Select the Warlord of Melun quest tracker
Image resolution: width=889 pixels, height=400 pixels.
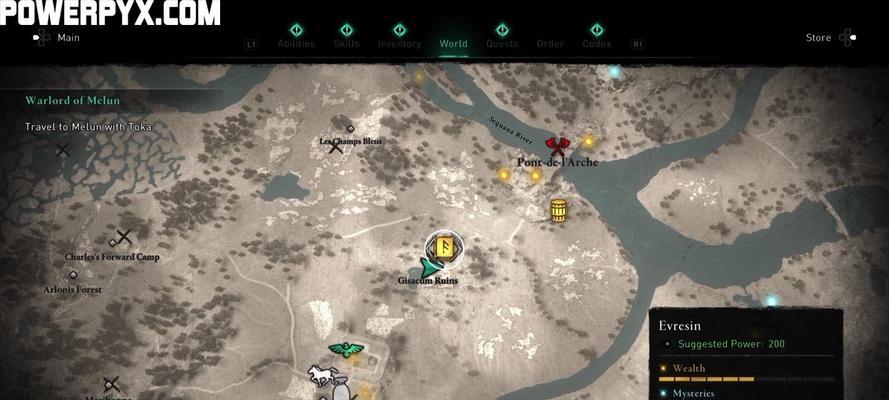74,99
